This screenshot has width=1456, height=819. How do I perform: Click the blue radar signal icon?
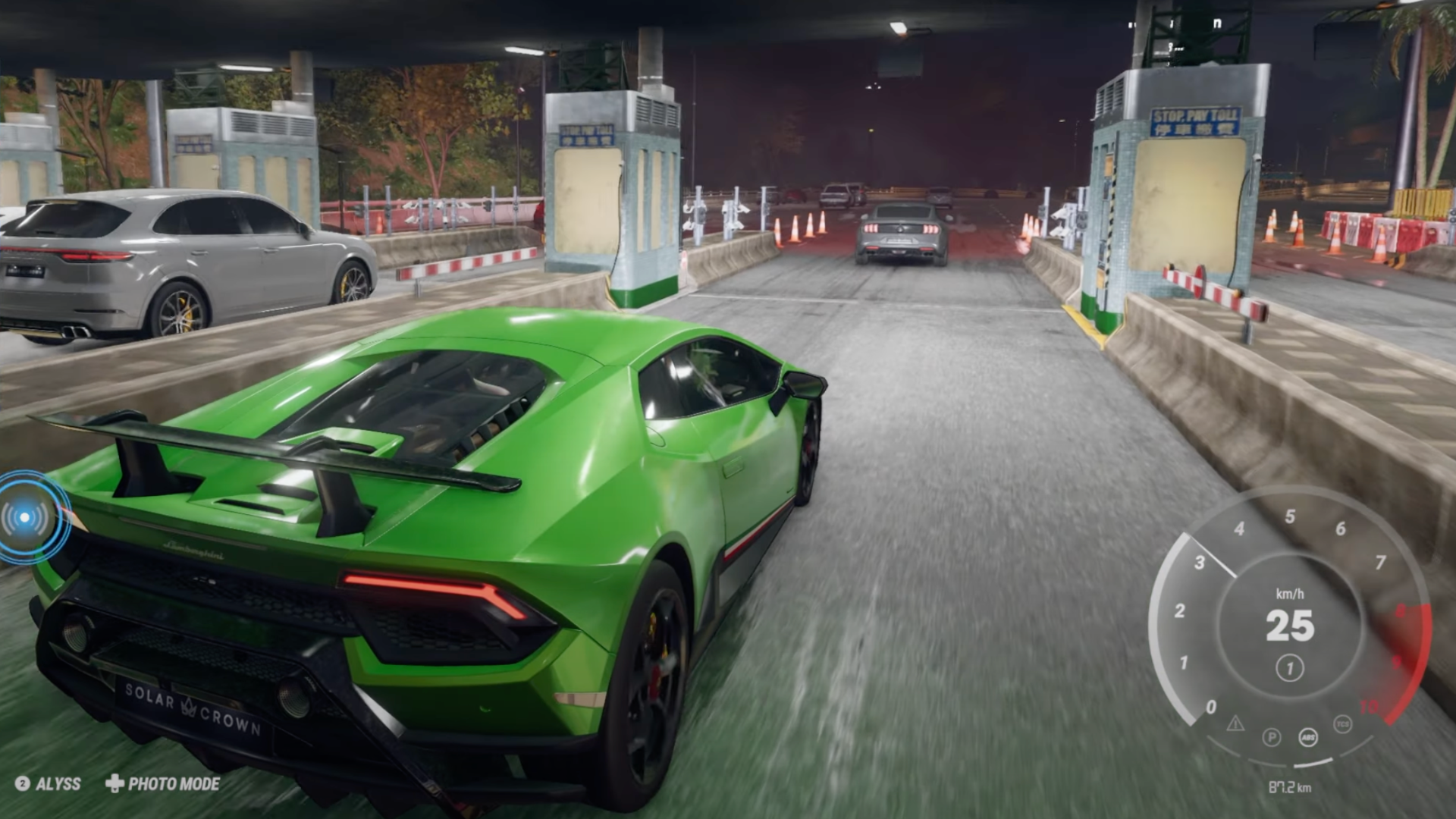click(25, 517)
